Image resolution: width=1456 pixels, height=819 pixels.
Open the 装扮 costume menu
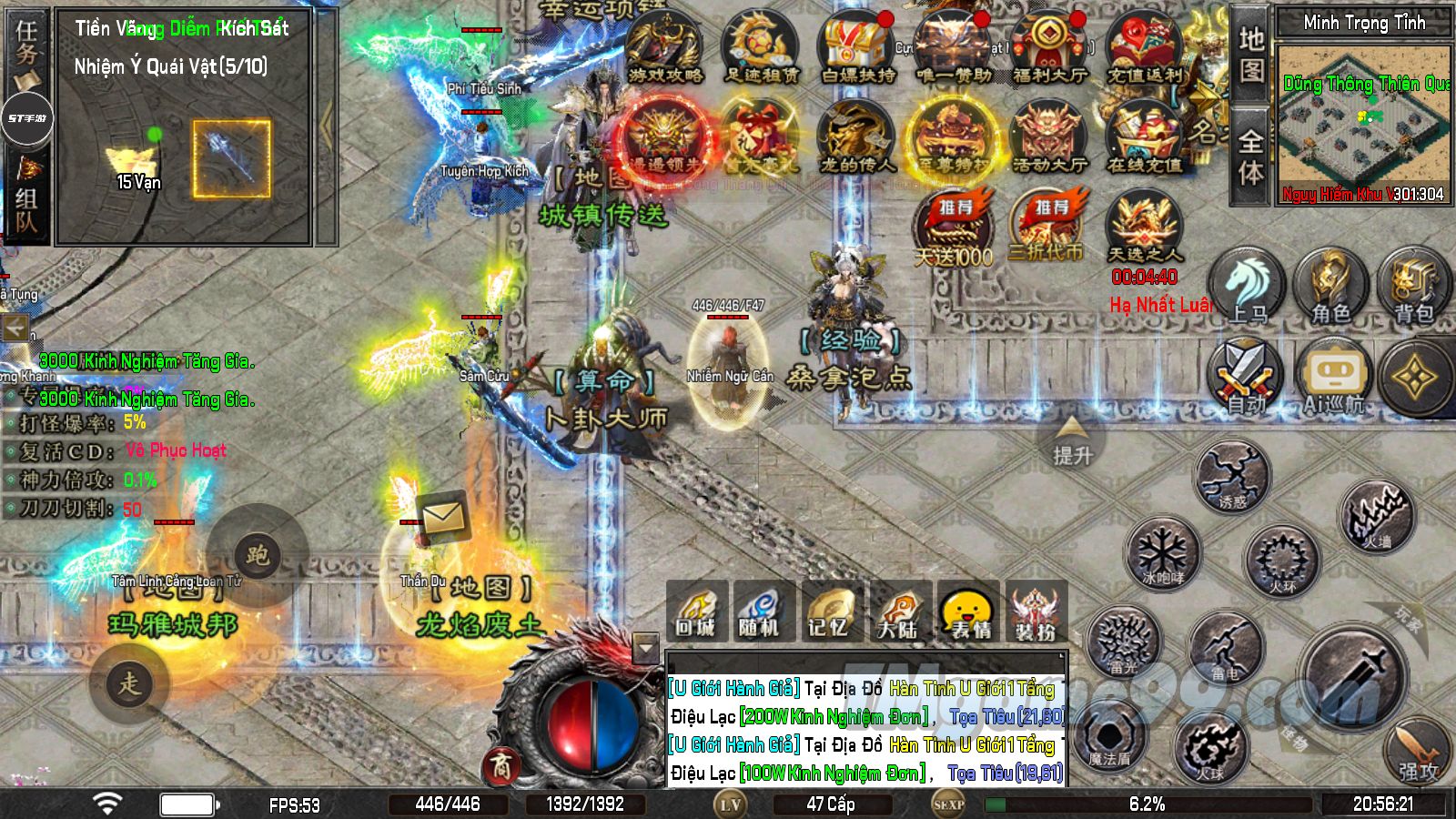[x=1036, y=612]
